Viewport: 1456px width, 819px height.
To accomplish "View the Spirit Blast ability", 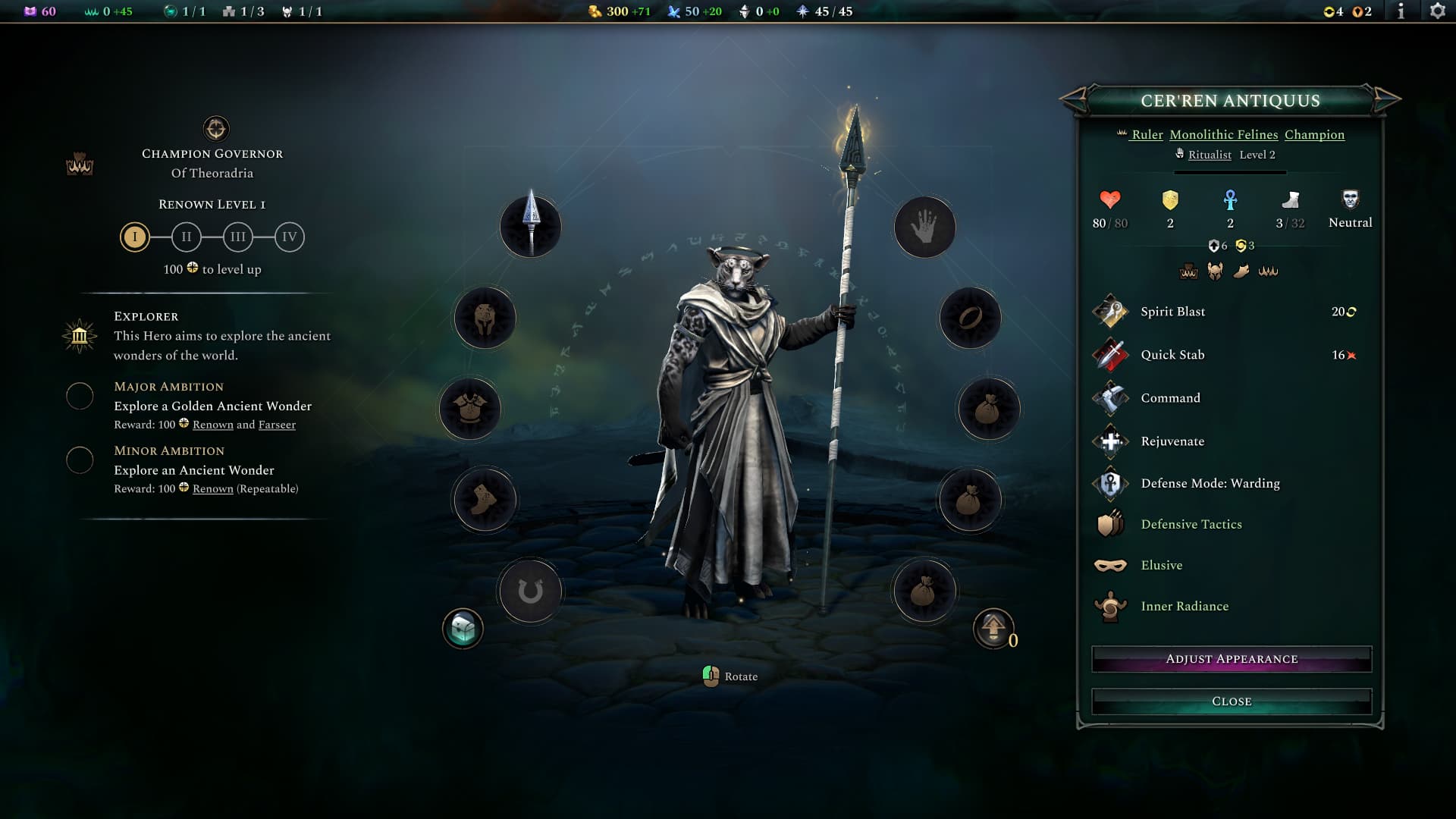I will click(1172, 312).
